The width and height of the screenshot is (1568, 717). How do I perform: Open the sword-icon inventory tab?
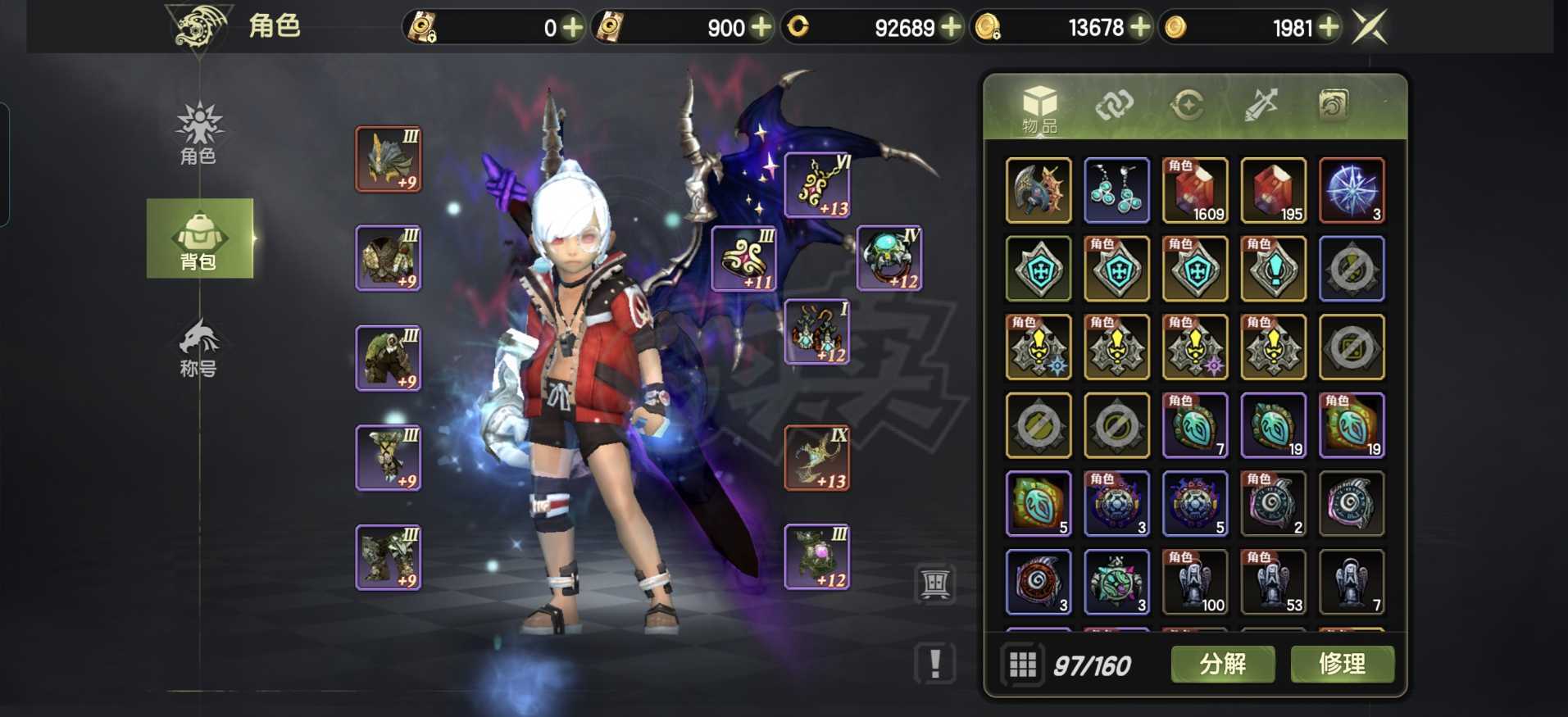coord(1261,106)
